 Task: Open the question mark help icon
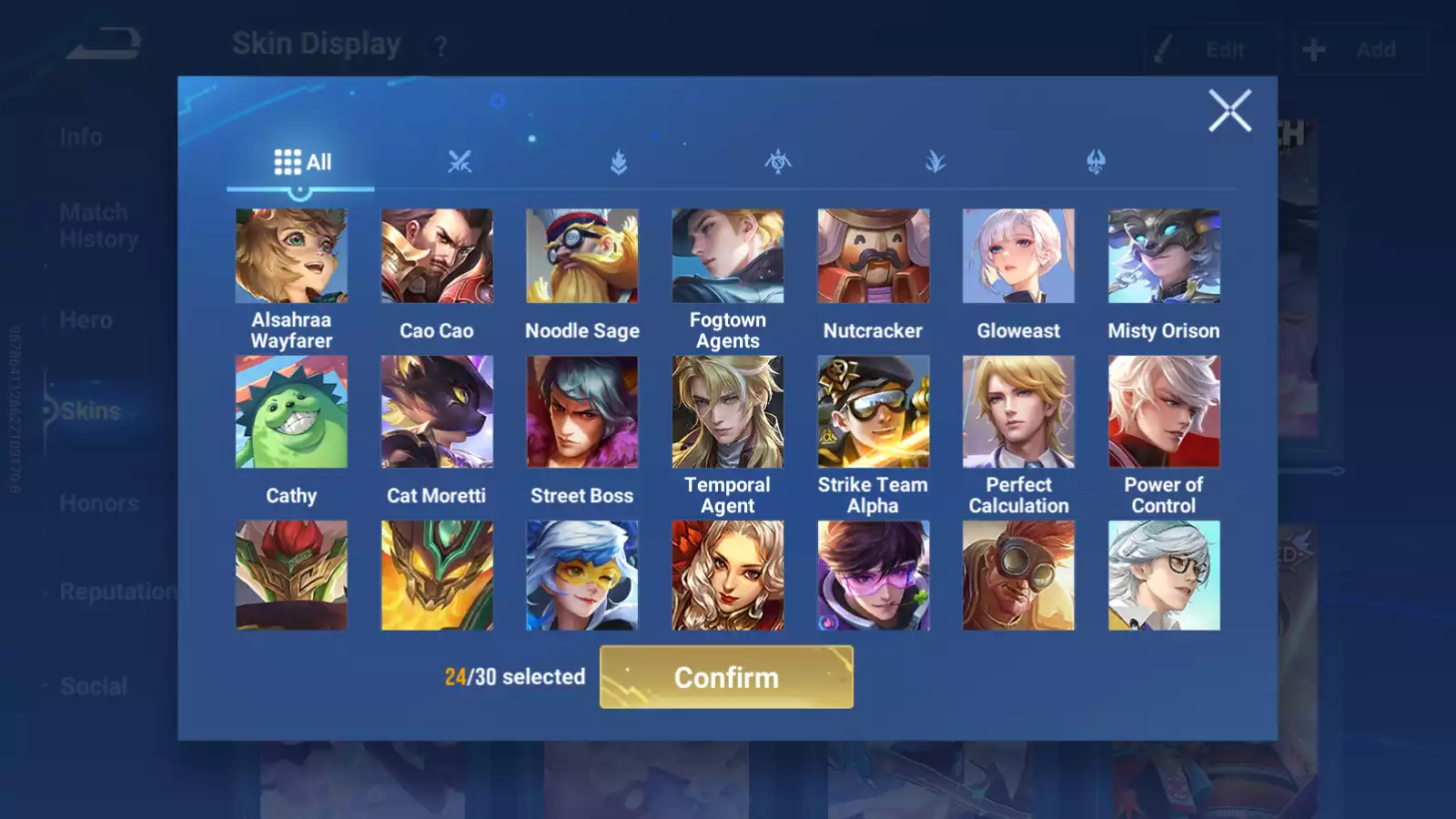pyautogui.click(x=440, y=47)
